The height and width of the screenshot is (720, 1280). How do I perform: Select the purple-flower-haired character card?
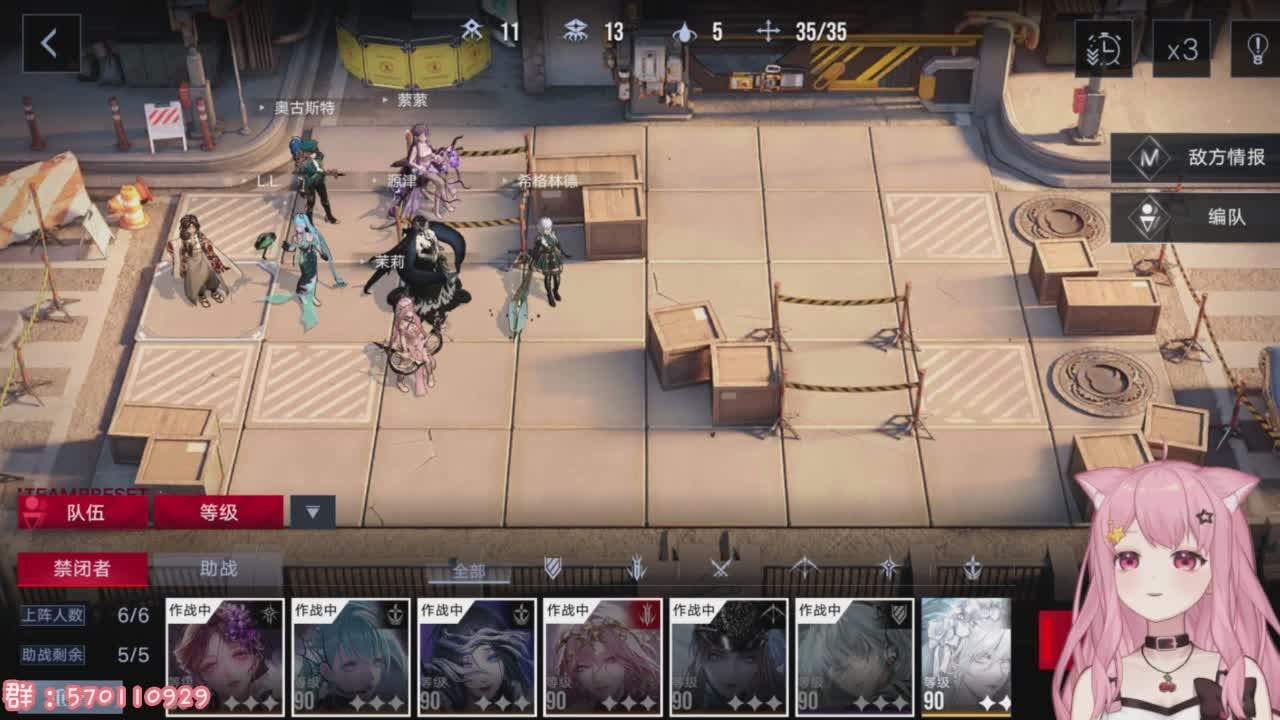(225, 657)
